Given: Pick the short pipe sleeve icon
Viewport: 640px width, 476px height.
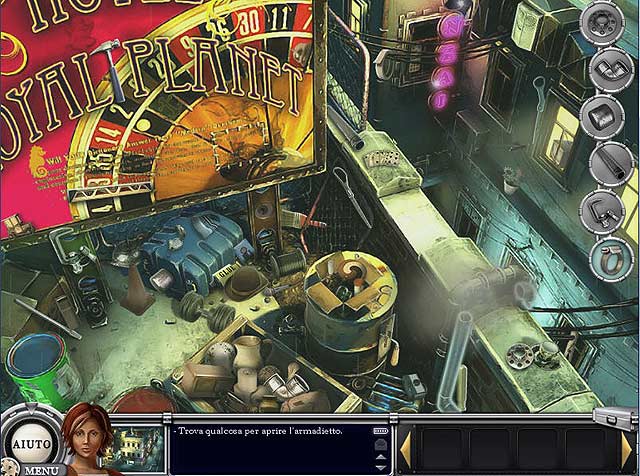Looking at the screenshot, I should tap(604, 115).
